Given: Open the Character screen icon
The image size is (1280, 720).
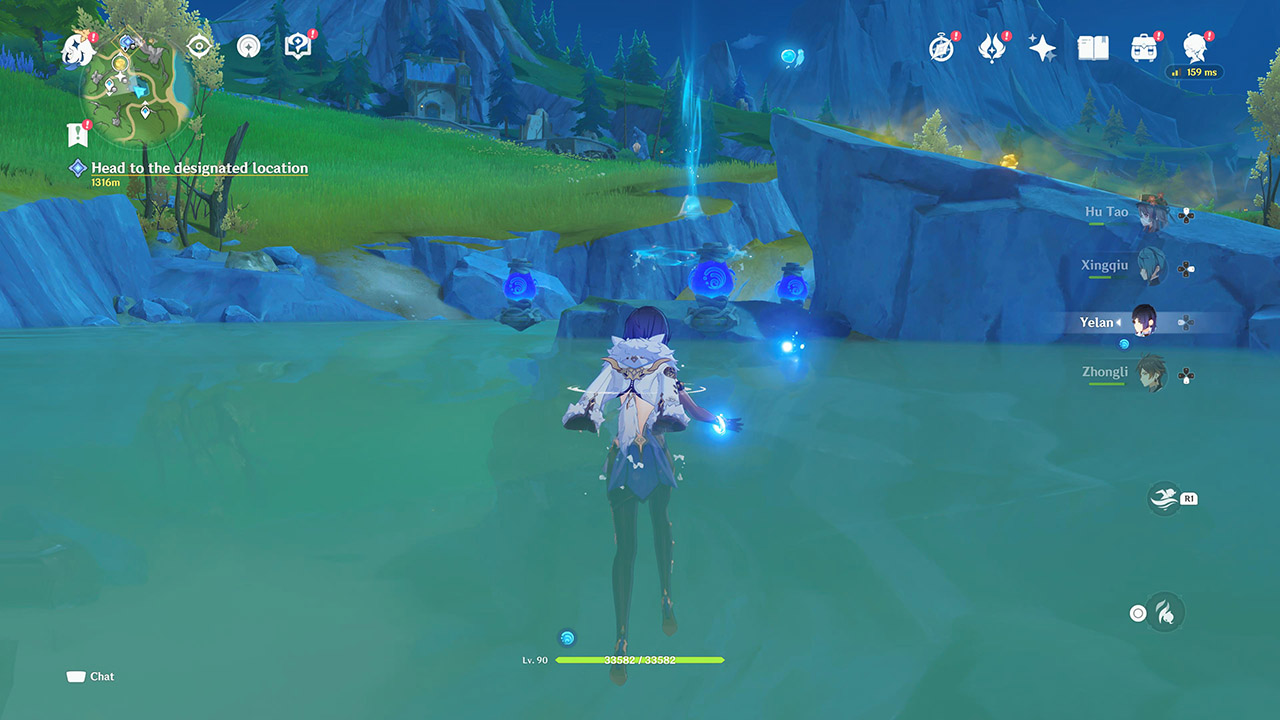Looking at the screenshot, I should 1194,46.
